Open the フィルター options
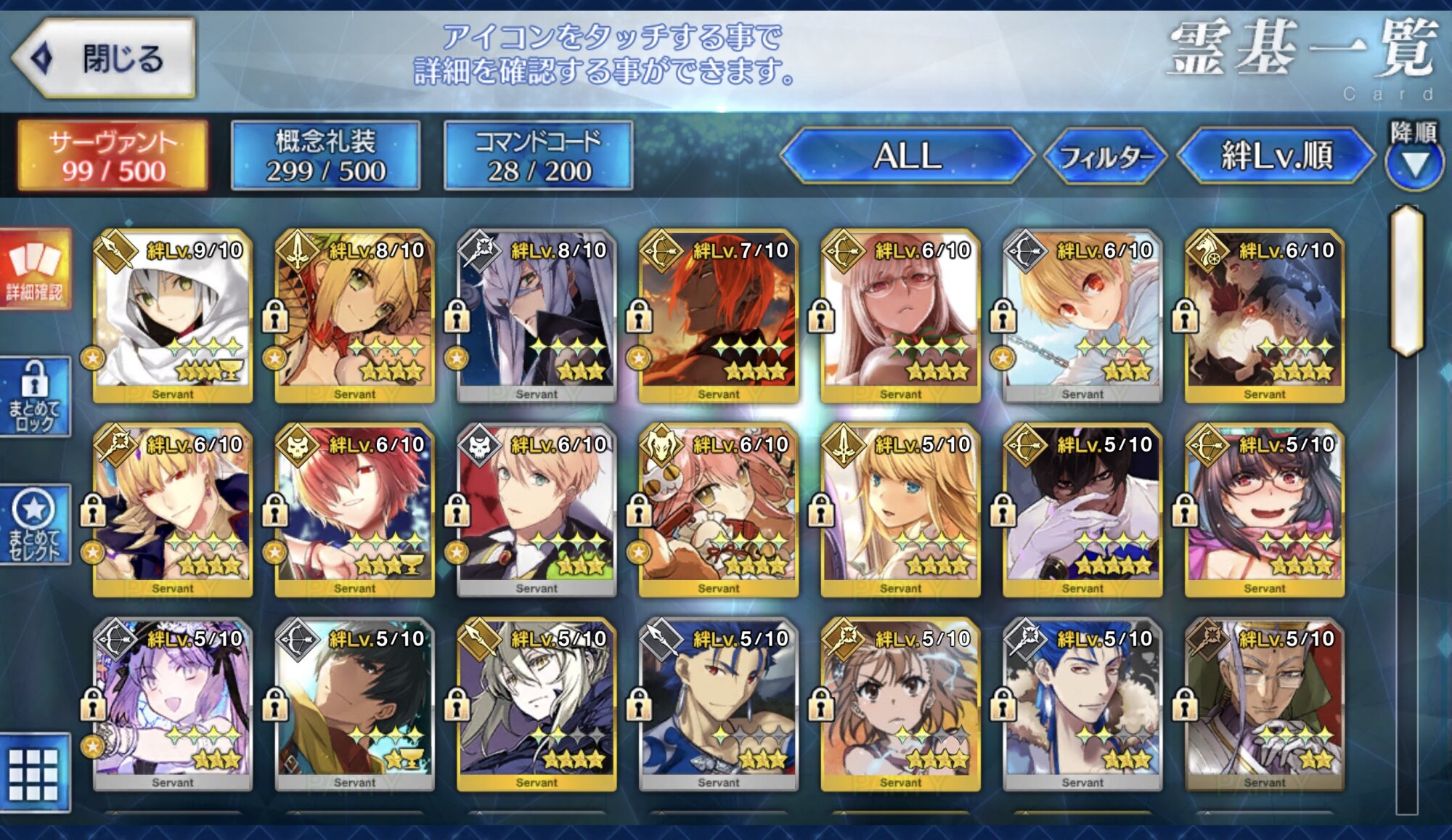This screenshot has width=1452, height=840. (x=1105, y=155)
